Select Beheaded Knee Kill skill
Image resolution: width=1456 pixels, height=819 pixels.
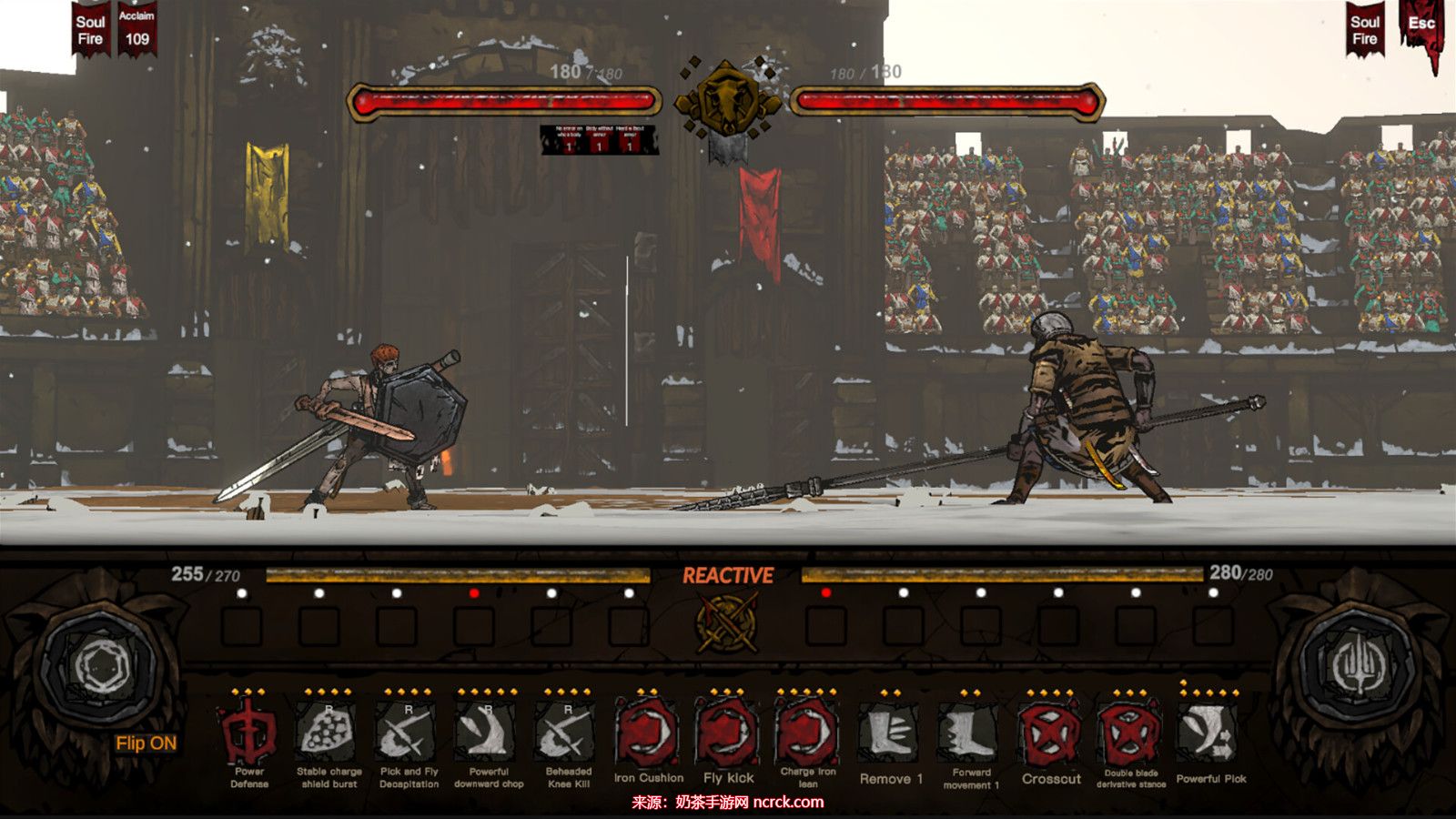coord(568,732)
